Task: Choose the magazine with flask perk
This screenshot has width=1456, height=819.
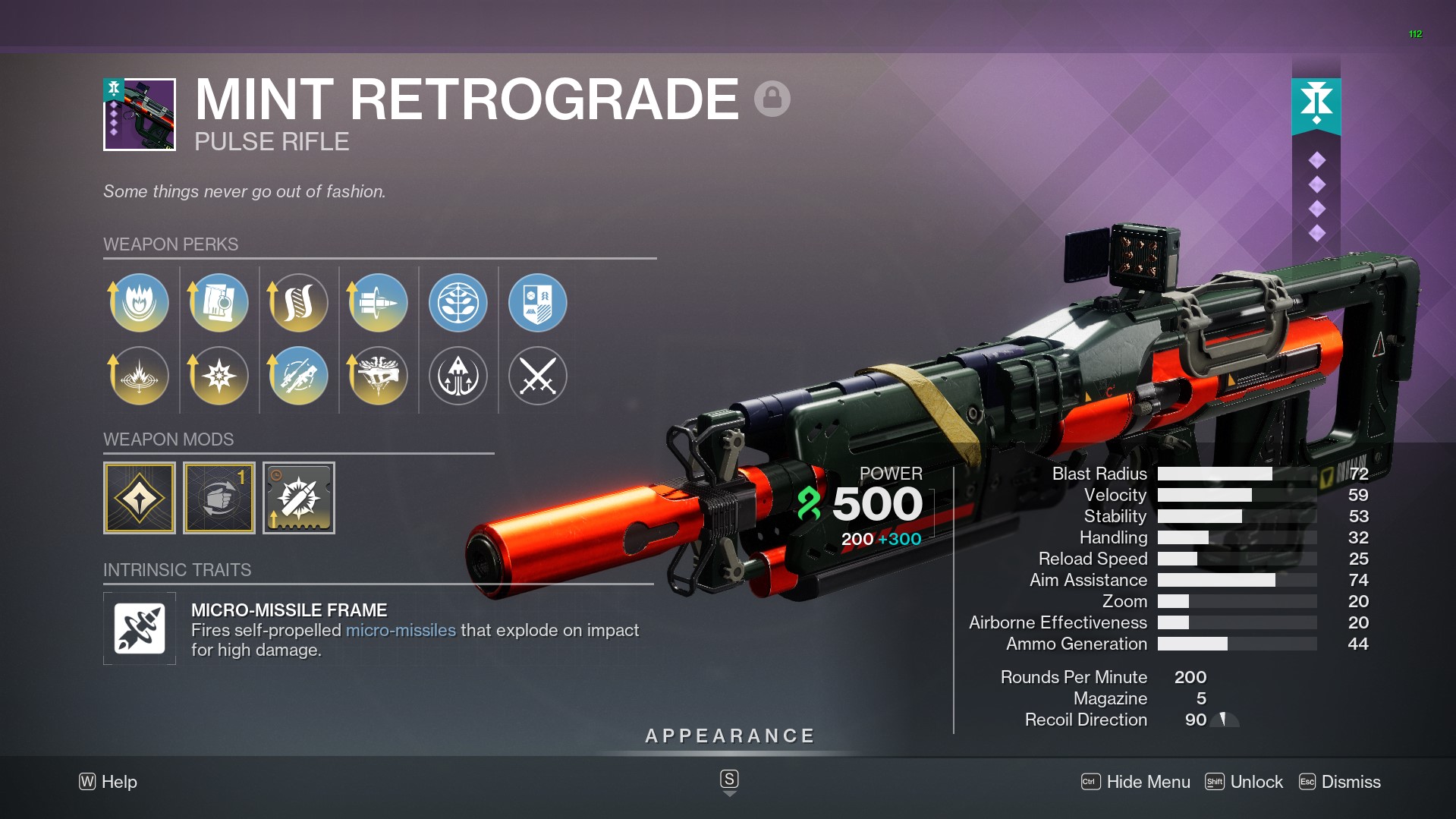Action: click(219, 303)
